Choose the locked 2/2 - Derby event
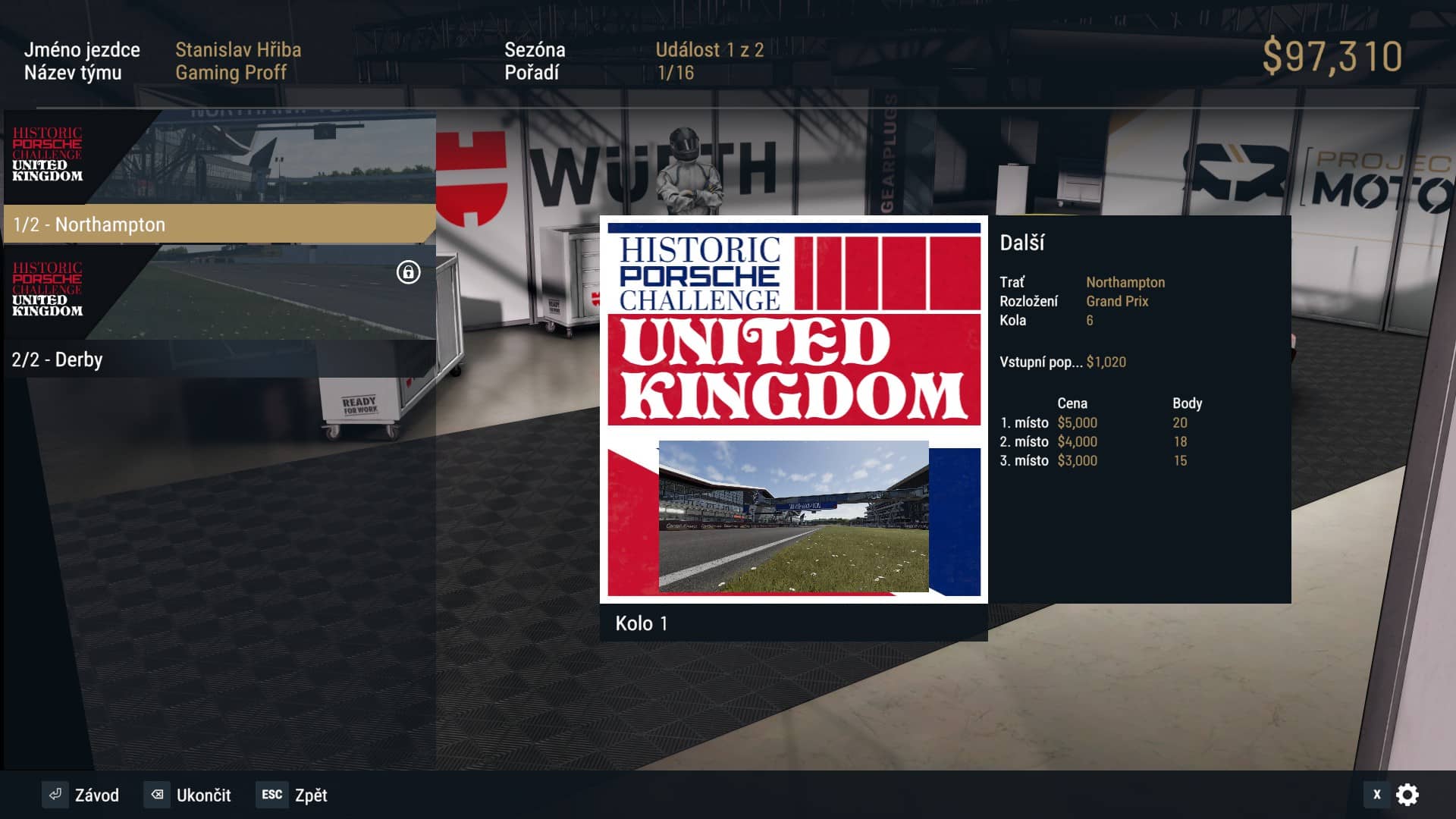 click(218, 359)
